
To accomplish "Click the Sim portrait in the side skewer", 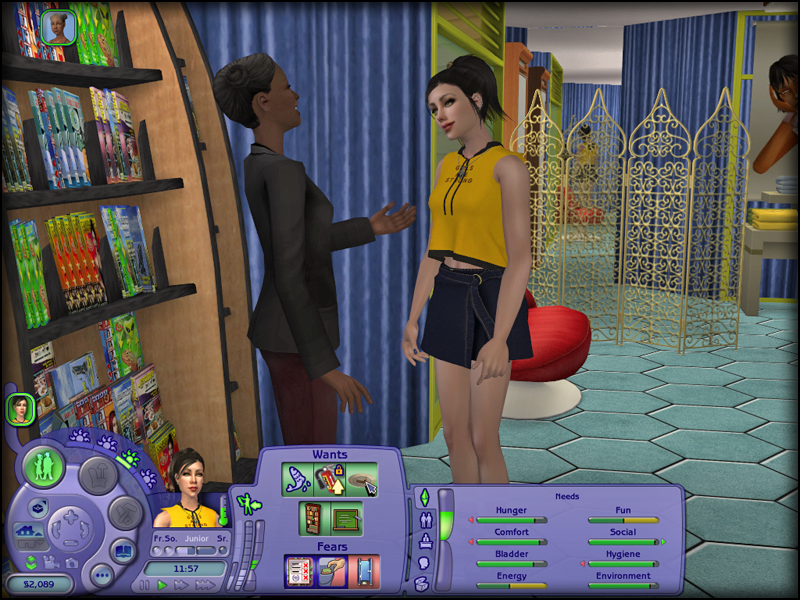I will pos(20,408).
